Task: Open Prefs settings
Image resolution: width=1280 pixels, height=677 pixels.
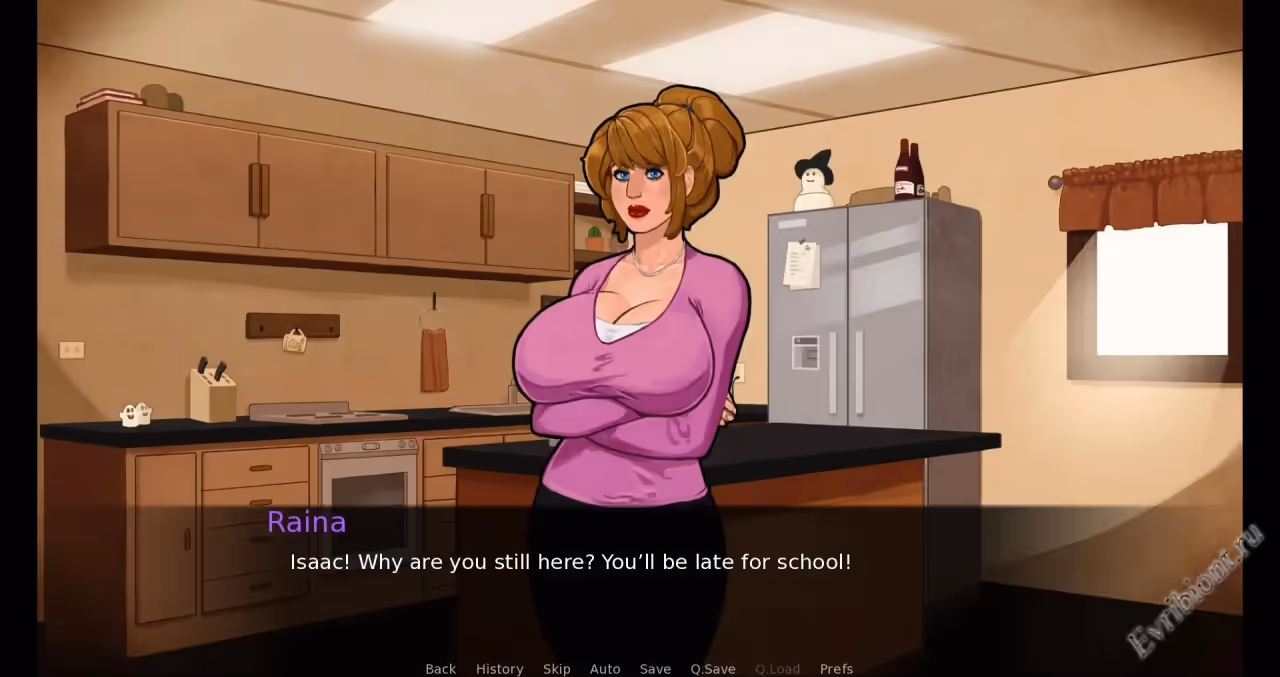Action: (x=836, y=669)
